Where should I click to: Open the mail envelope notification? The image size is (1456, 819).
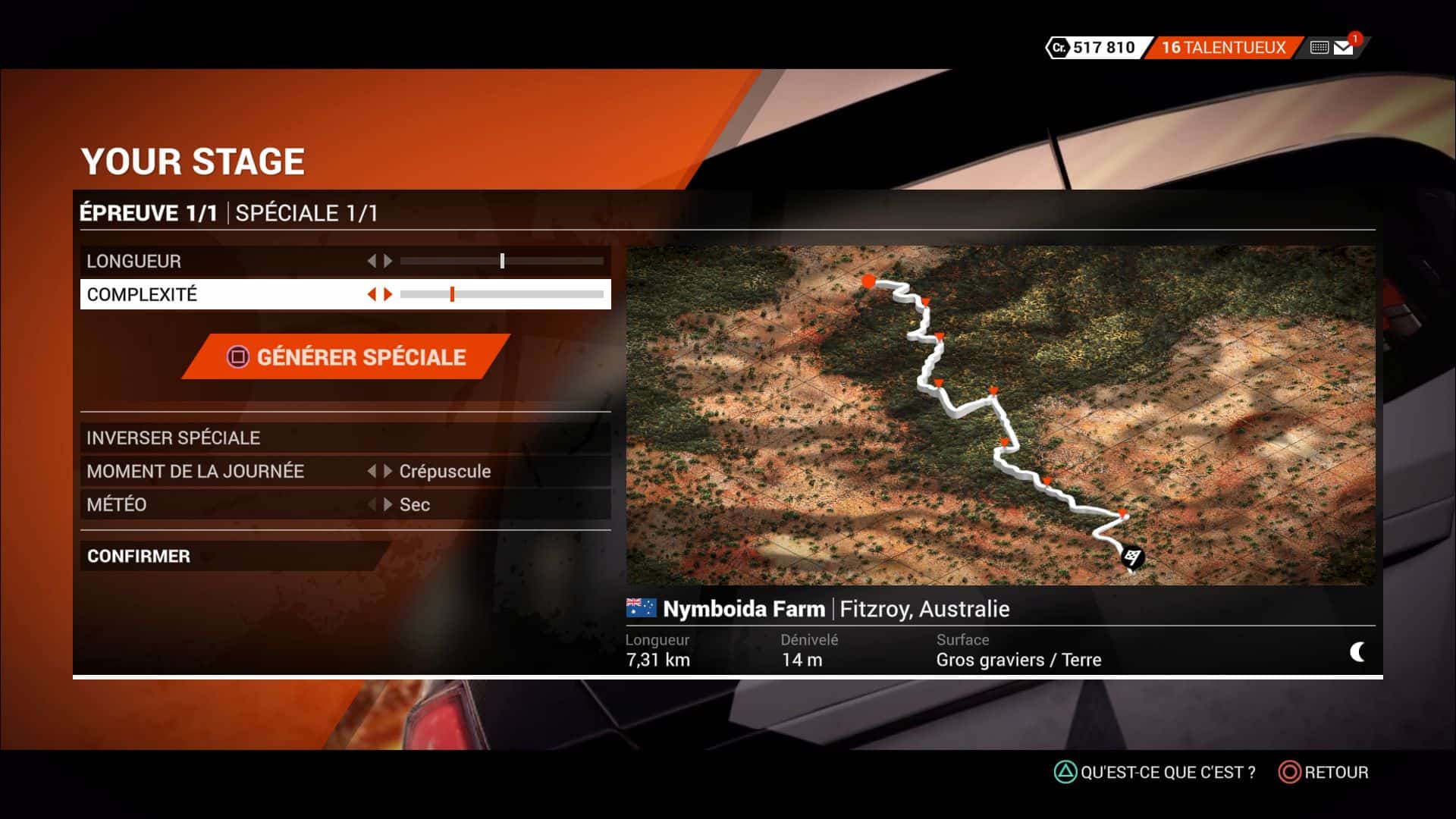(x=1344, y=48)
